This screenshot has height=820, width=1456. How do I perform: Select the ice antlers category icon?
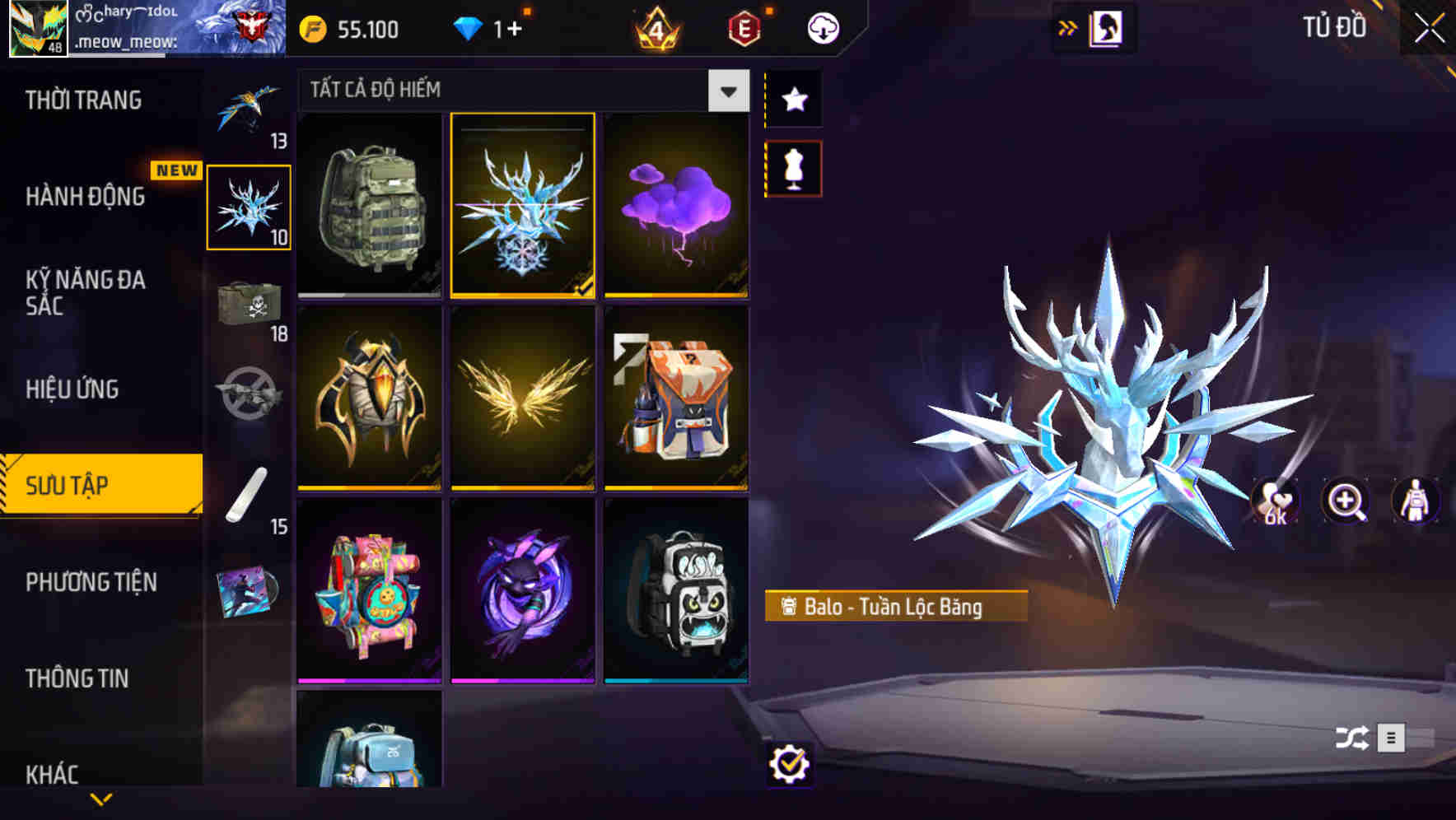click(250, 206)
